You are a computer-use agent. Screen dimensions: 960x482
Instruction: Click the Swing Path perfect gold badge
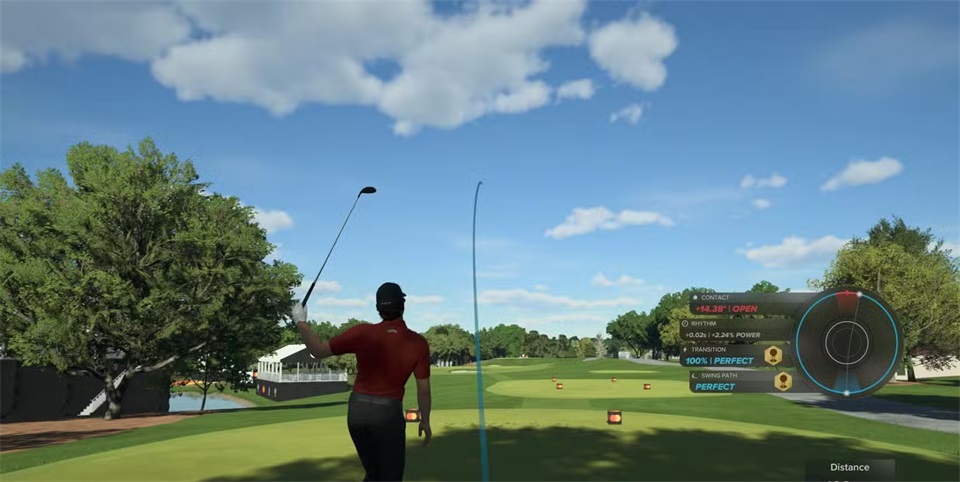(782, 381)
